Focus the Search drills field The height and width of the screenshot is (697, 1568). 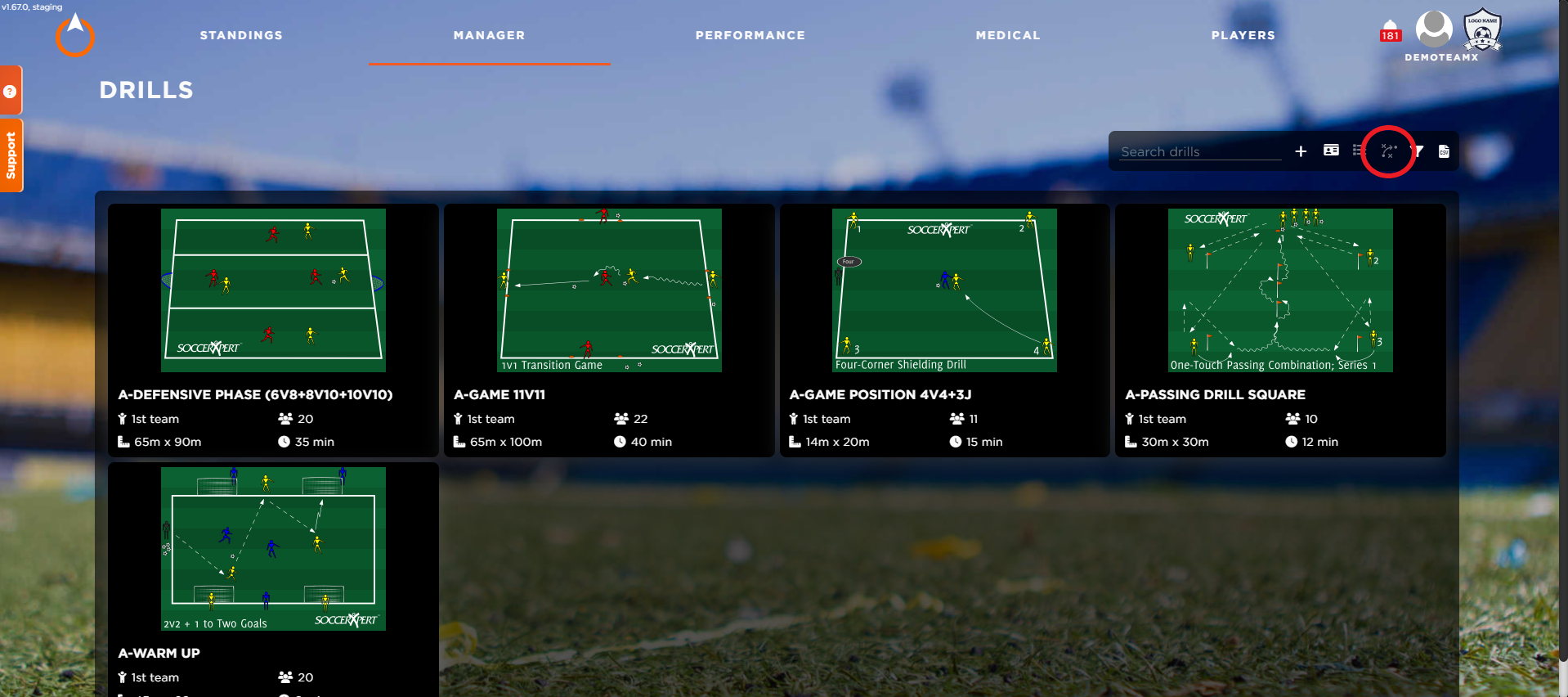1199,151
